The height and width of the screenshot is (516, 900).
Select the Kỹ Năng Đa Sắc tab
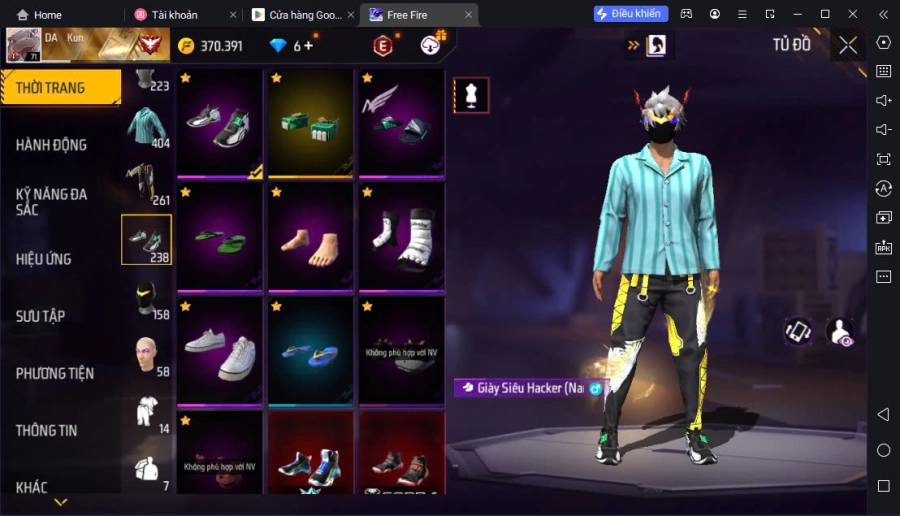click(52, 201)
